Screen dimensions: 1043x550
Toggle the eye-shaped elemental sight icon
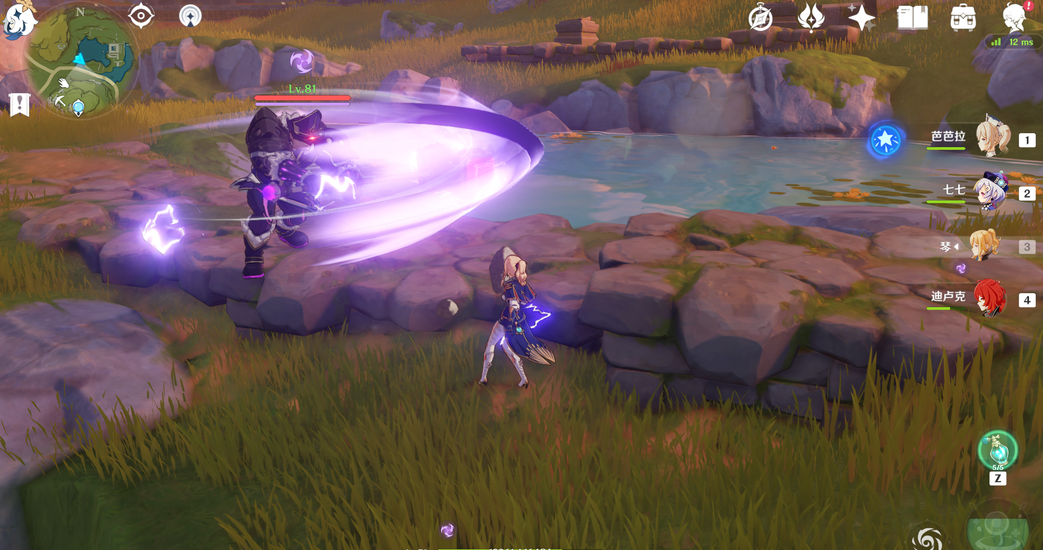click(x=141, y=15)
